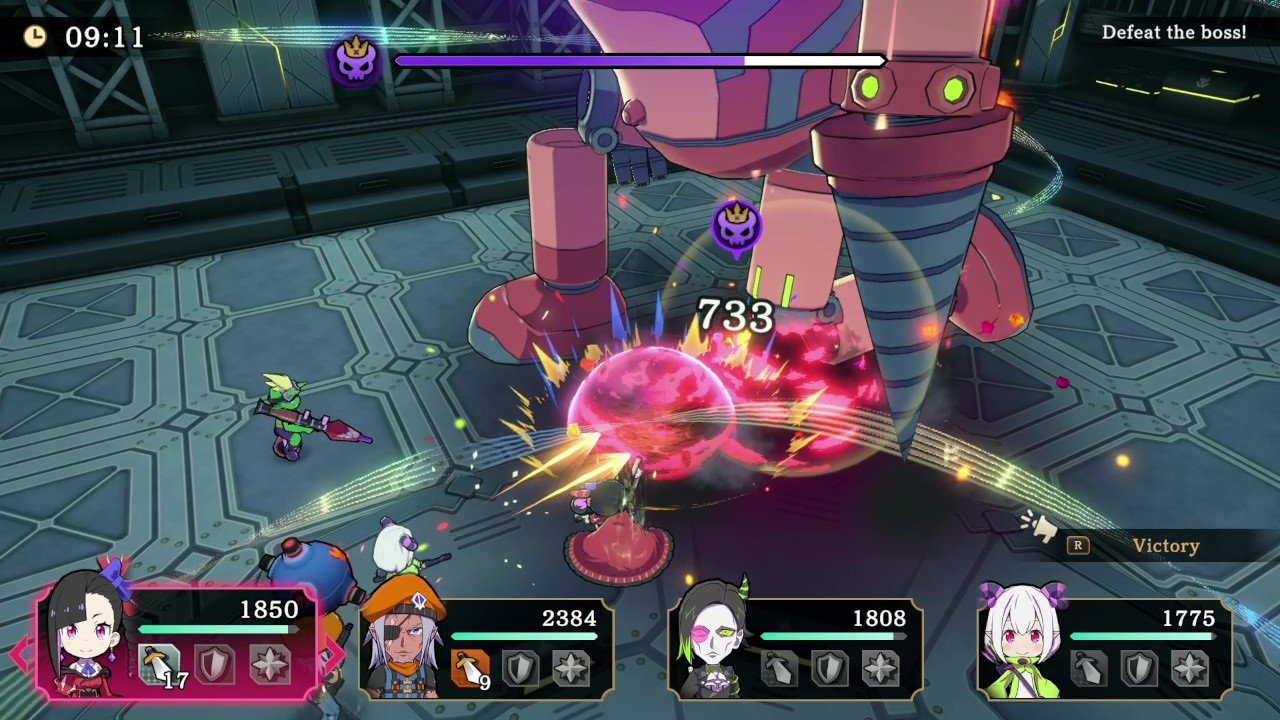Select the leader's sword attack icon
The width and height of the screenshot is (1280, 720).
[x=160, y=662]
